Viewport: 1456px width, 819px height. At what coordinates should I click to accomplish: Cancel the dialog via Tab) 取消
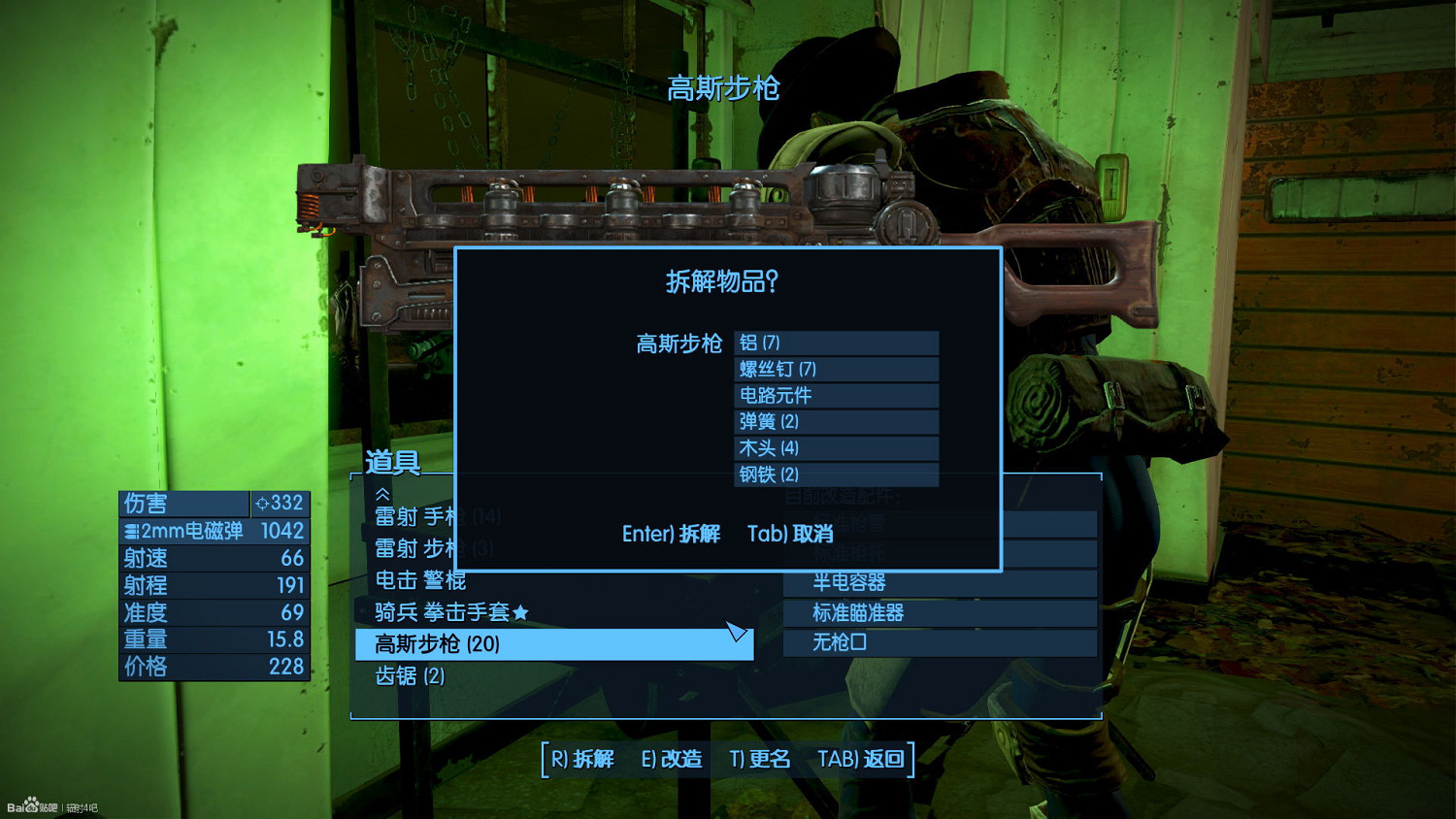[x=789, y=534]
